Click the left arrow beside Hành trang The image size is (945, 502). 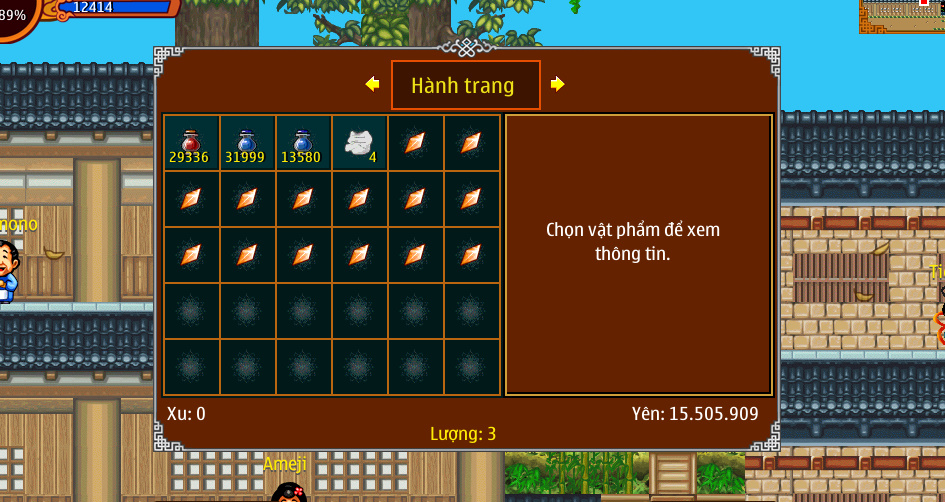pos(373,85)
